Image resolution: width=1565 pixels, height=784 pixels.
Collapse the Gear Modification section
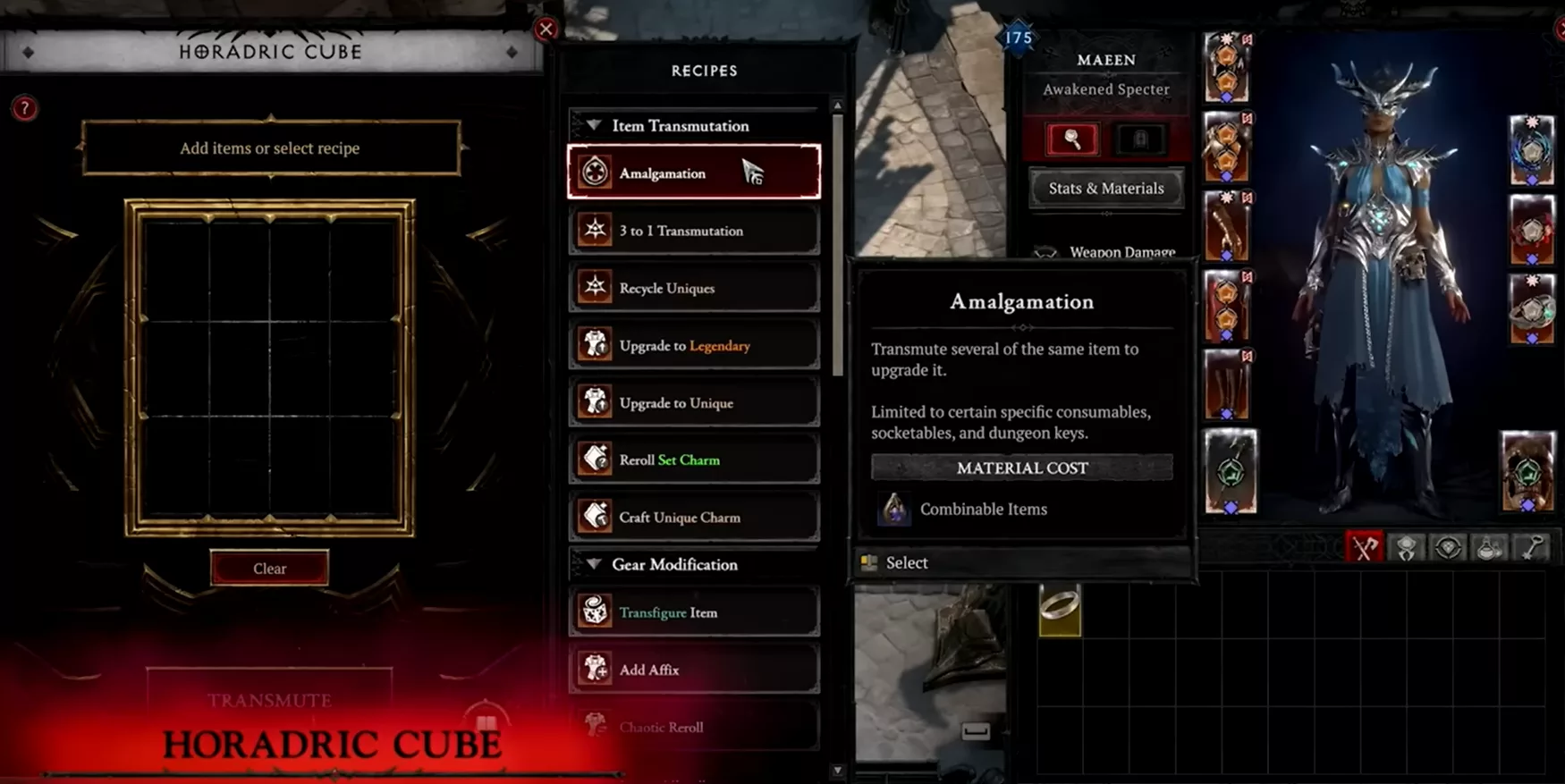click(594, 565)
